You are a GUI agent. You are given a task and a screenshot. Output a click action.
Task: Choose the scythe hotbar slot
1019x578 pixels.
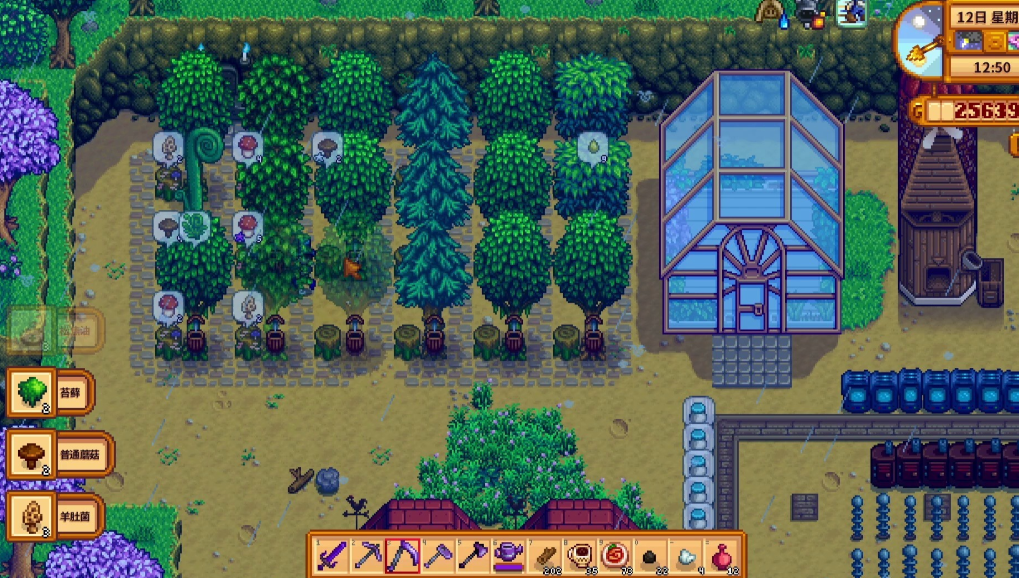tap(402, 555)
